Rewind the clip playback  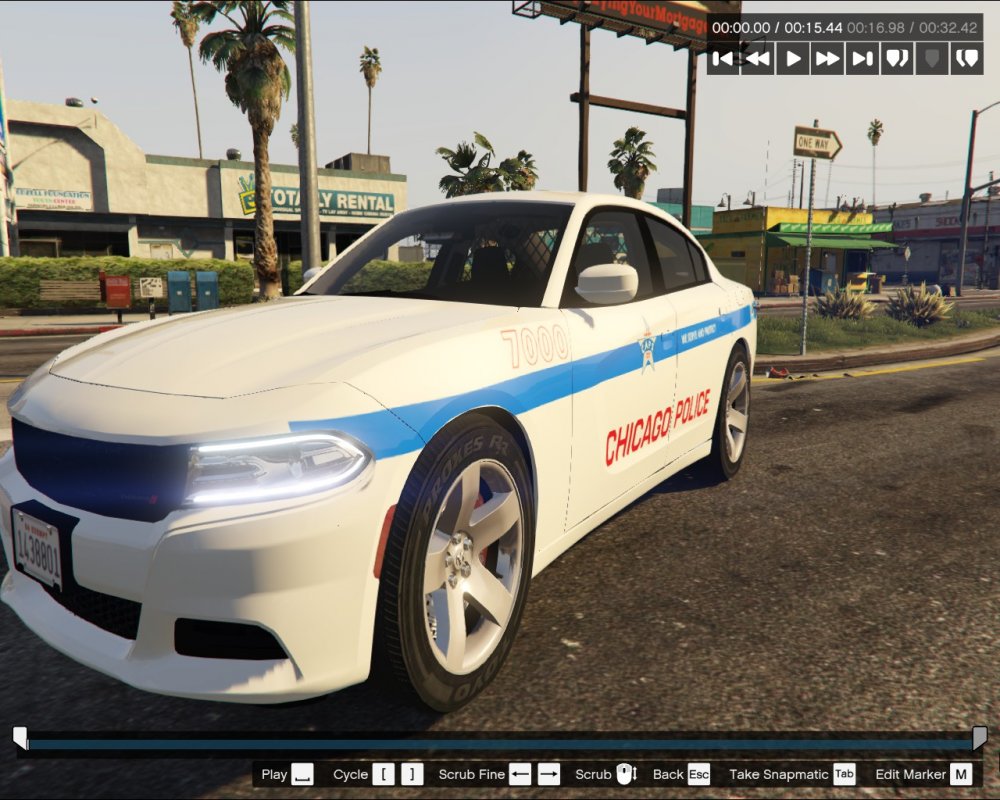point(758,58)
